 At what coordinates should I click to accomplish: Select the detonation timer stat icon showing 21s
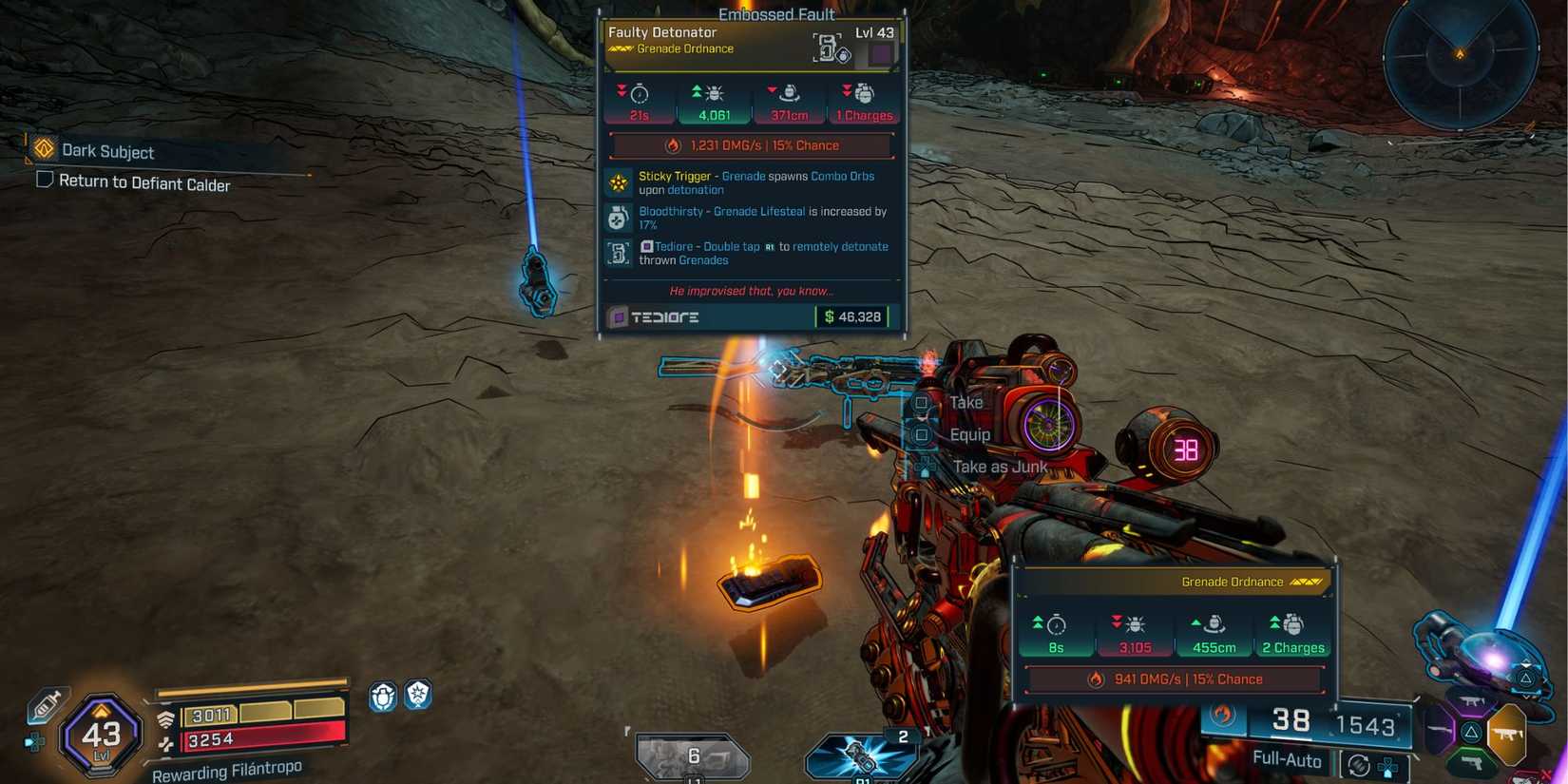point(638,93)
